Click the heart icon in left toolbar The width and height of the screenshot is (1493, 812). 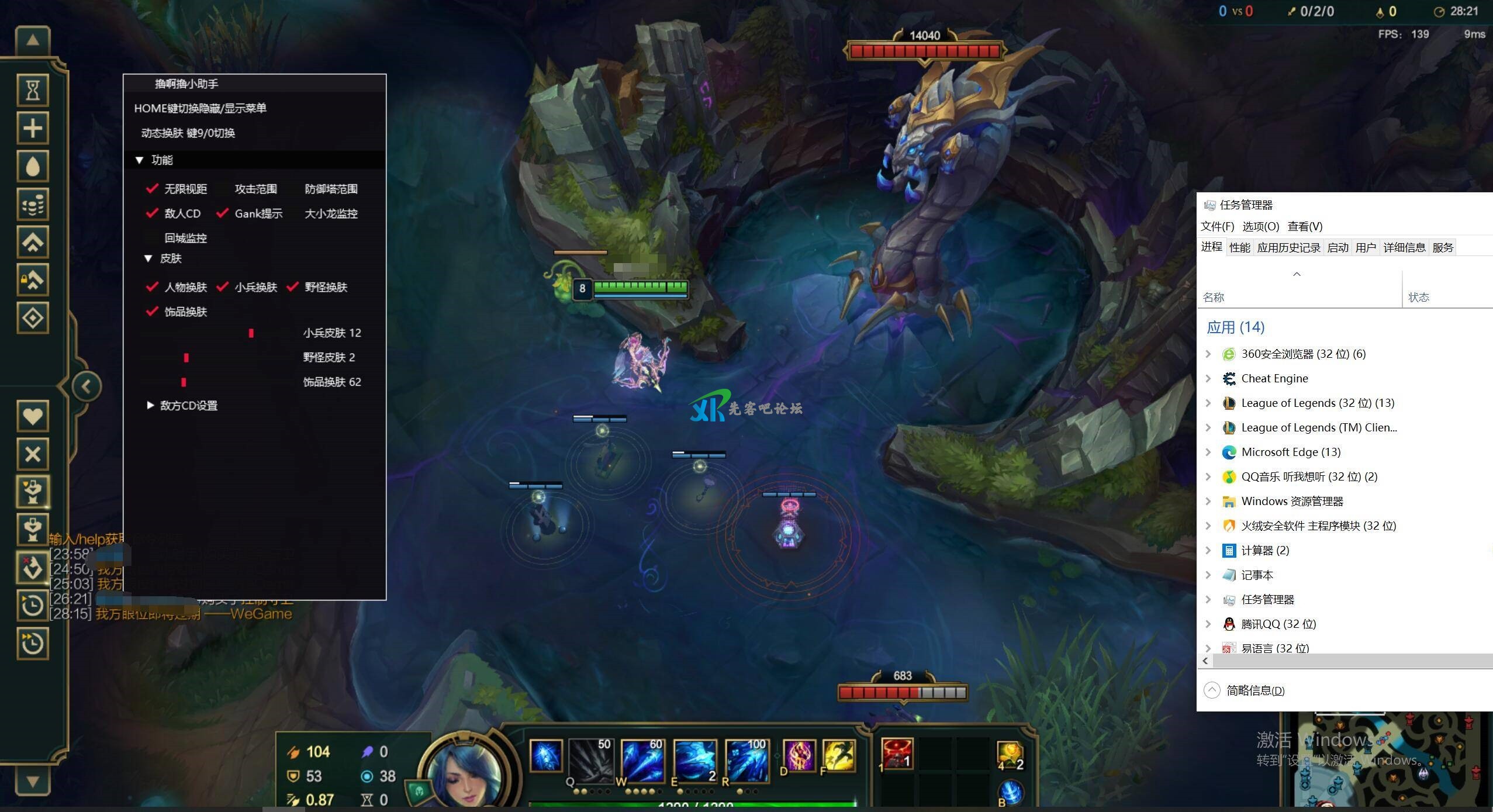tap(33, 416)
